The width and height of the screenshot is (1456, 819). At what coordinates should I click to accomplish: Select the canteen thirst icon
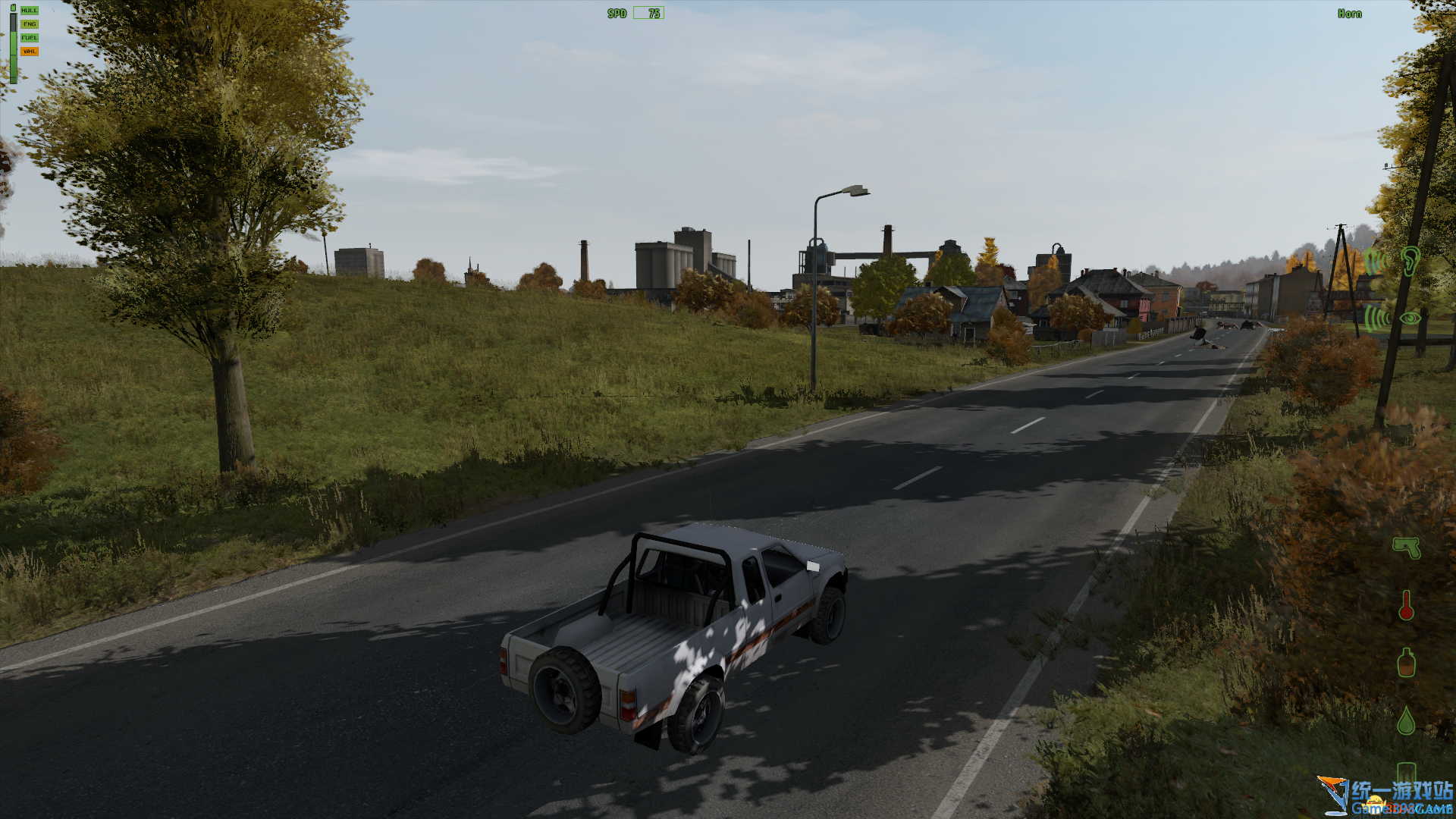[x=1406, y=663]
